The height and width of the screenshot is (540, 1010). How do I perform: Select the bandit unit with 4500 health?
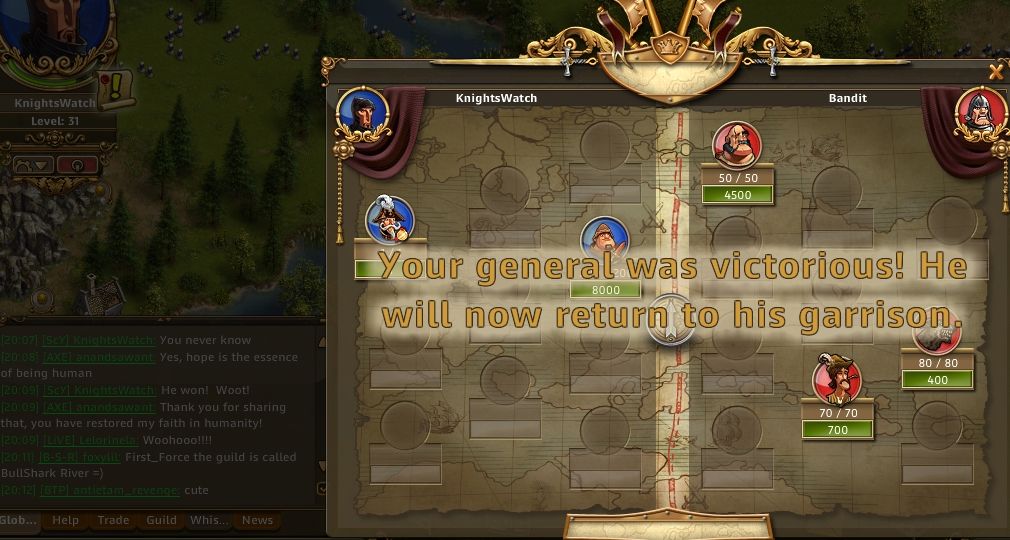point(737,146)
